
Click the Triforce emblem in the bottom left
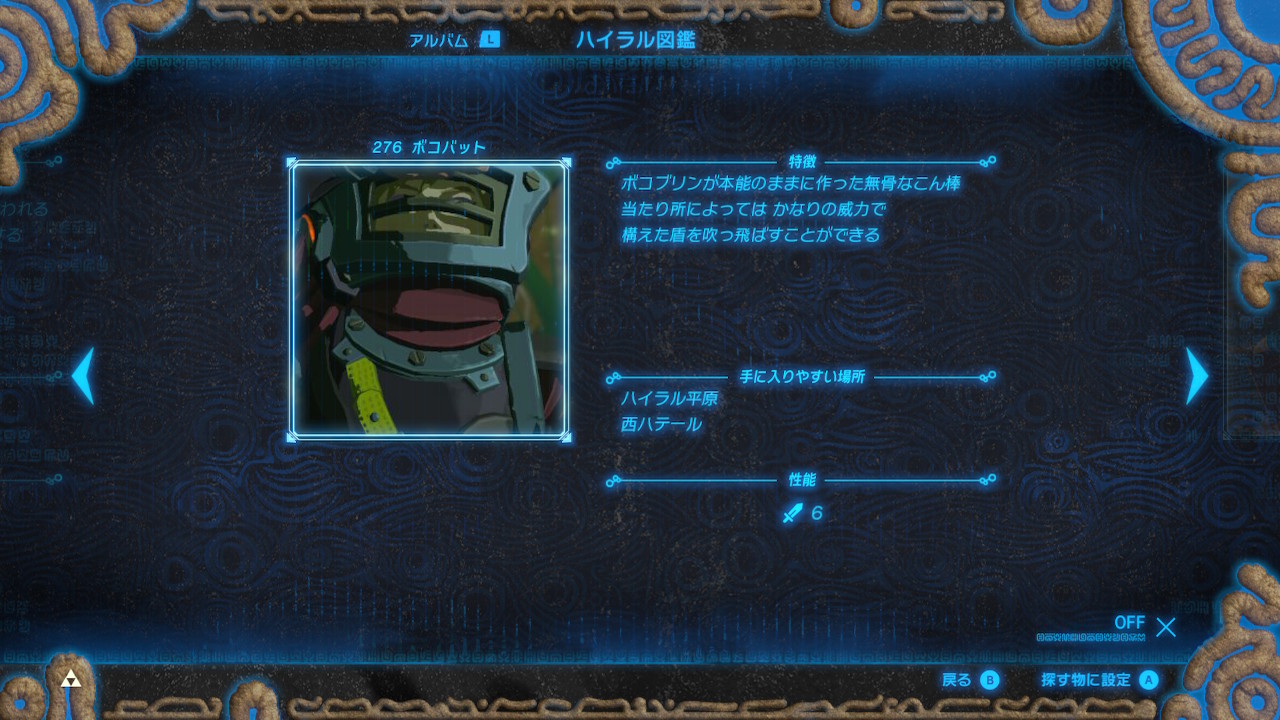tap(69, 677)
